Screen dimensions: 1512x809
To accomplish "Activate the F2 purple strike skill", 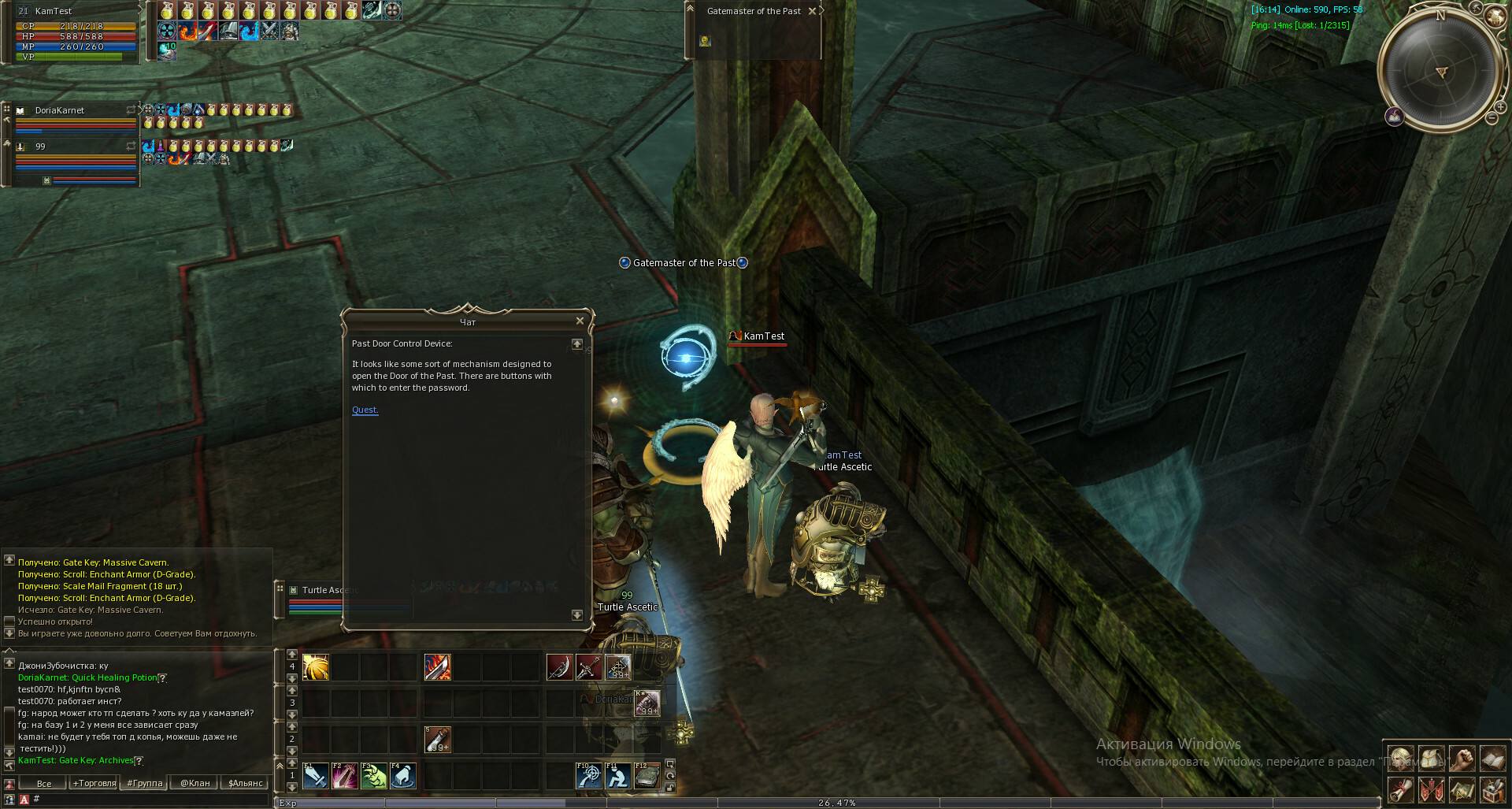I will point(345,776).
